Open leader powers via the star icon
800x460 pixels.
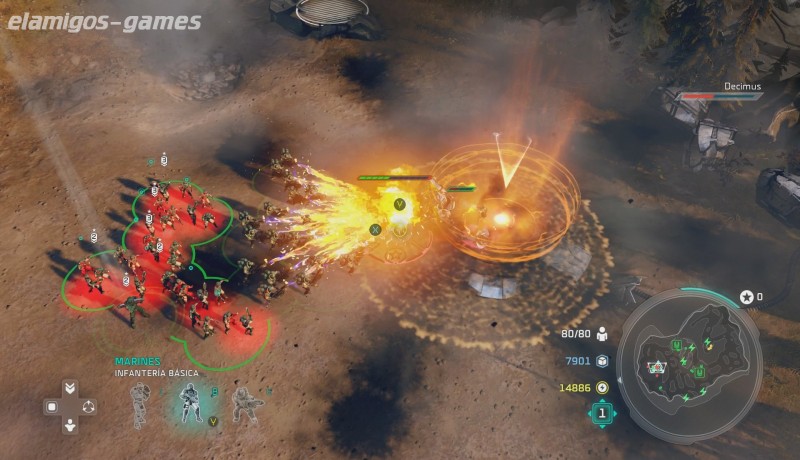746,297
